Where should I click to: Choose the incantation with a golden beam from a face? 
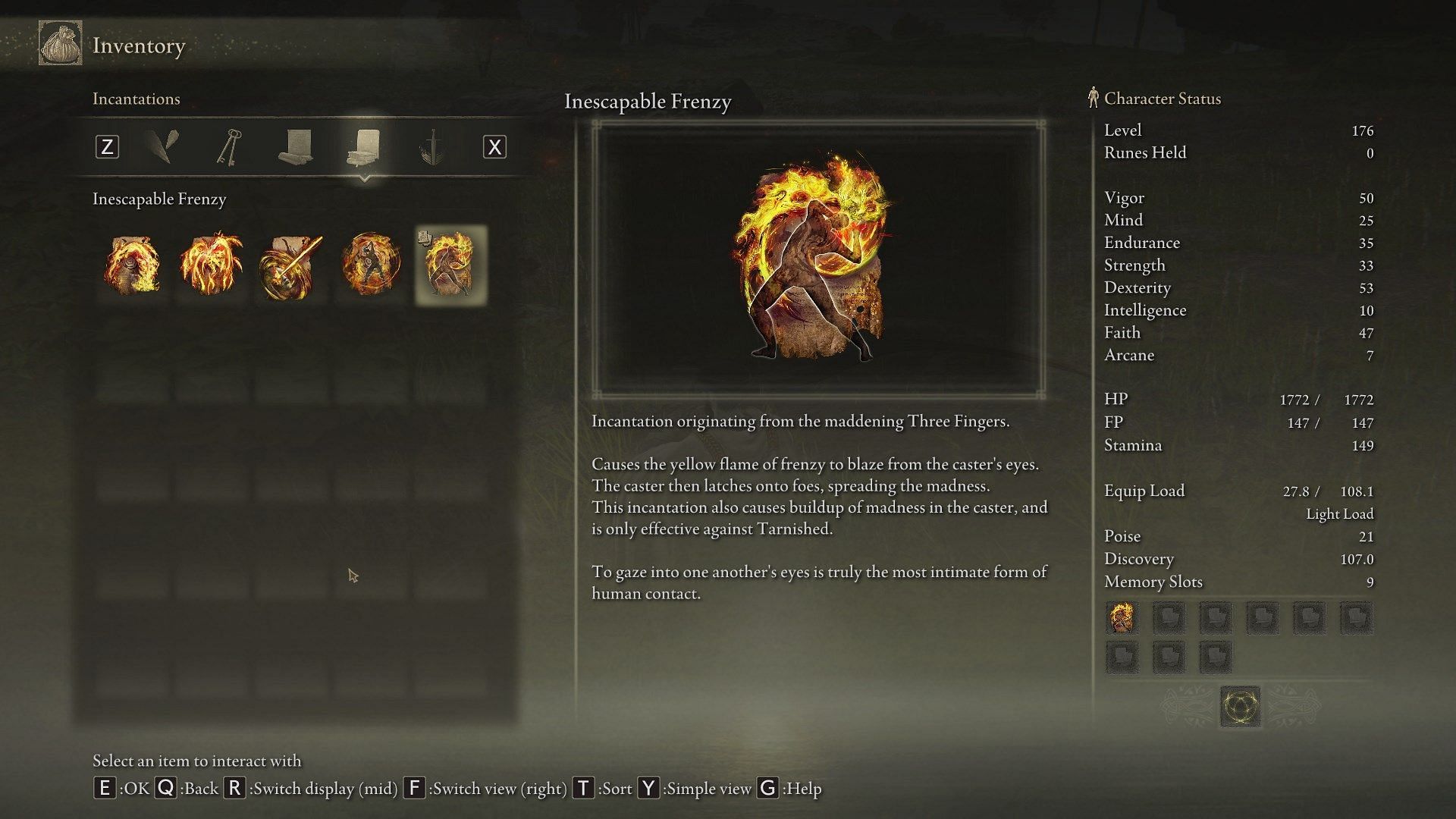(x=290, y=265)
